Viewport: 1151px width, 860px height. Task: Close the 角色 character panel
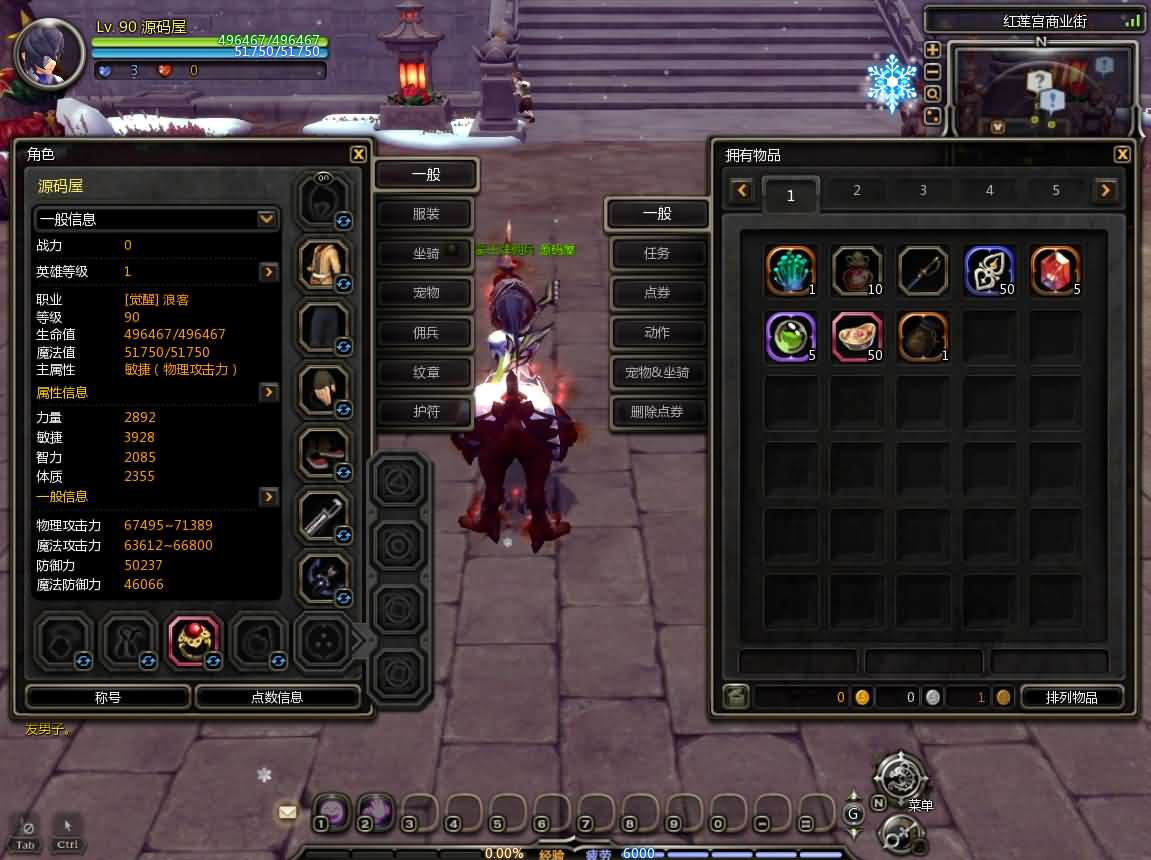358,154
